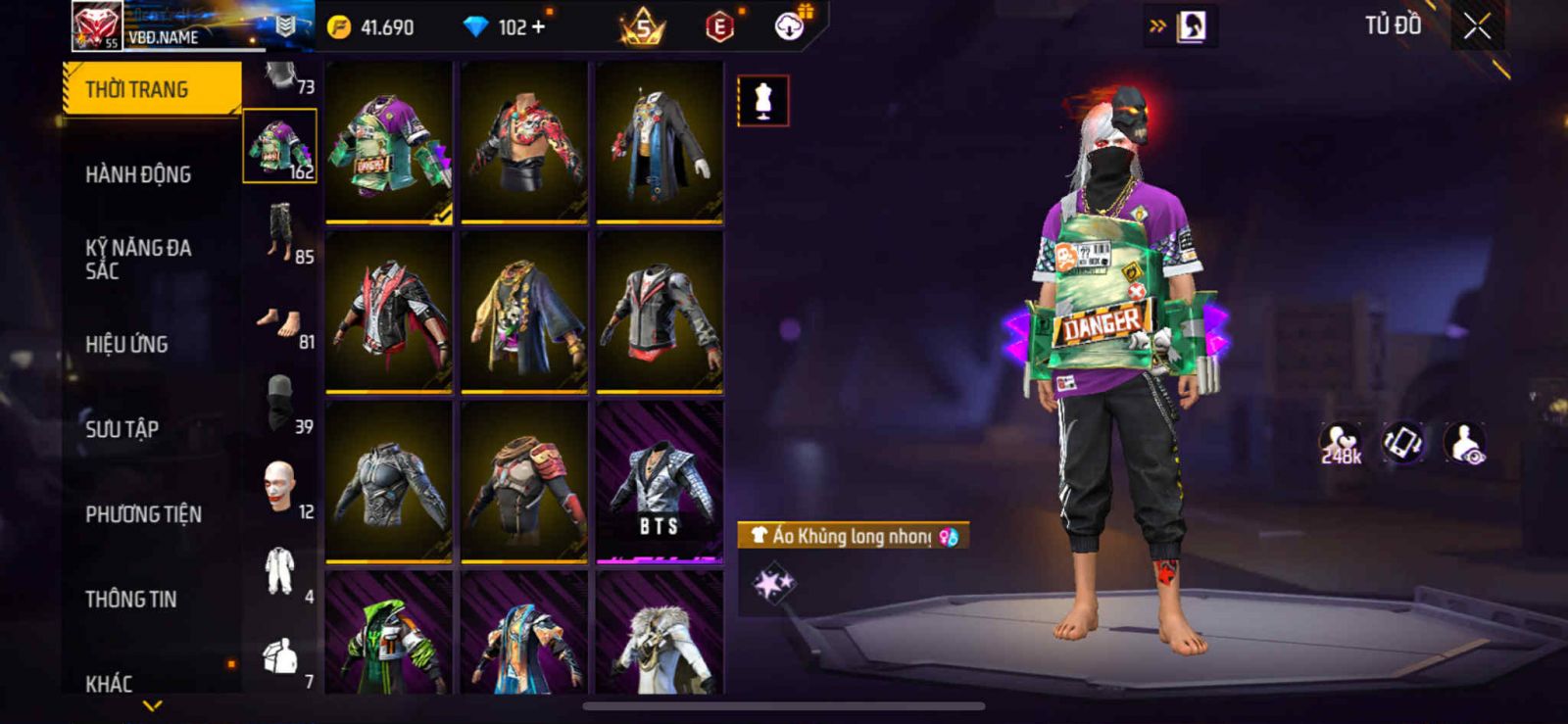
Task: Open the SƯU TẬP section
Action: (x=122, y=429)
